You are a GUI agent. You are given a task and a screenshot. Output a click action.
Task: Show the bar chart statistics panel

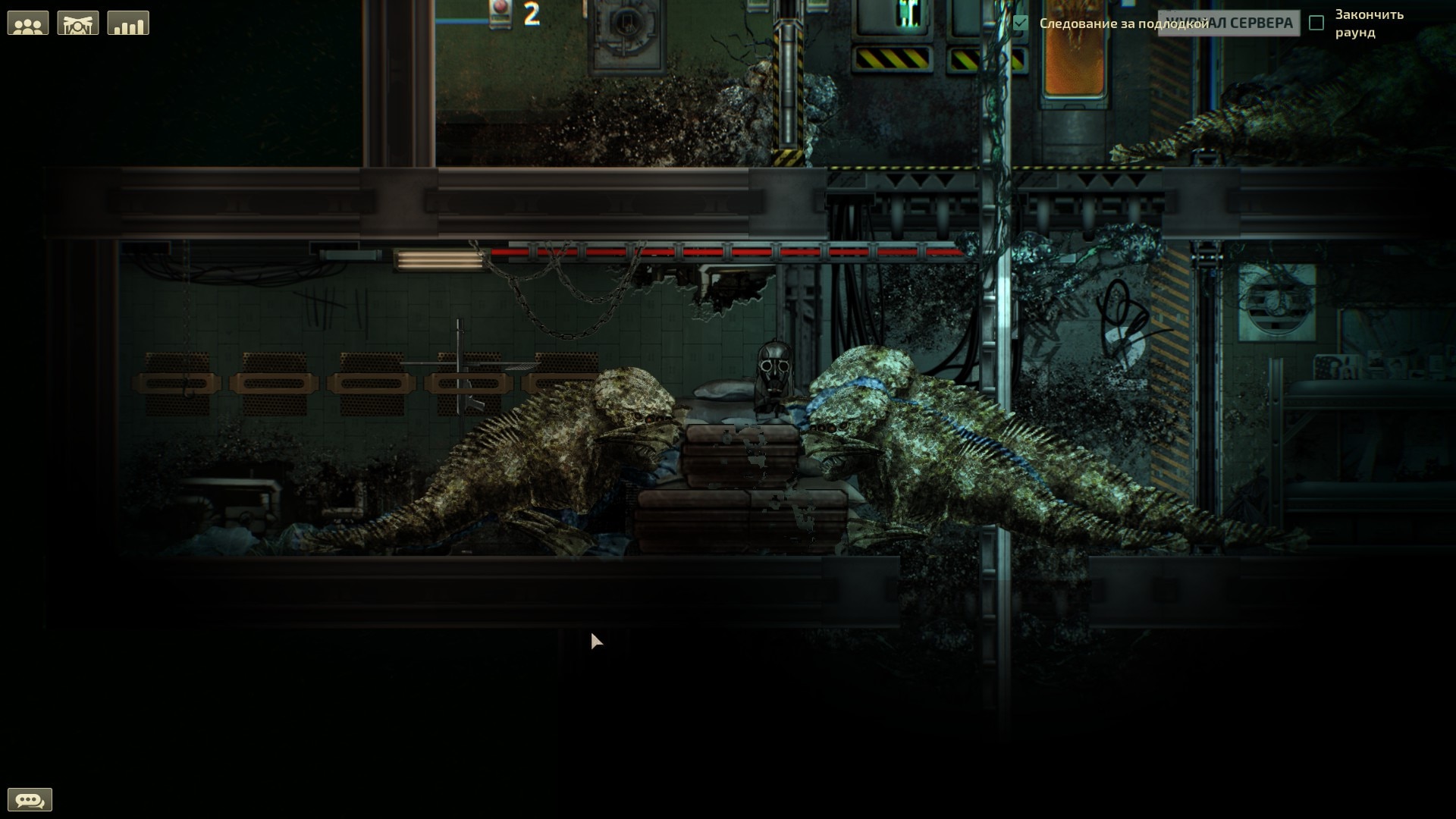click(x=128, y=24)
